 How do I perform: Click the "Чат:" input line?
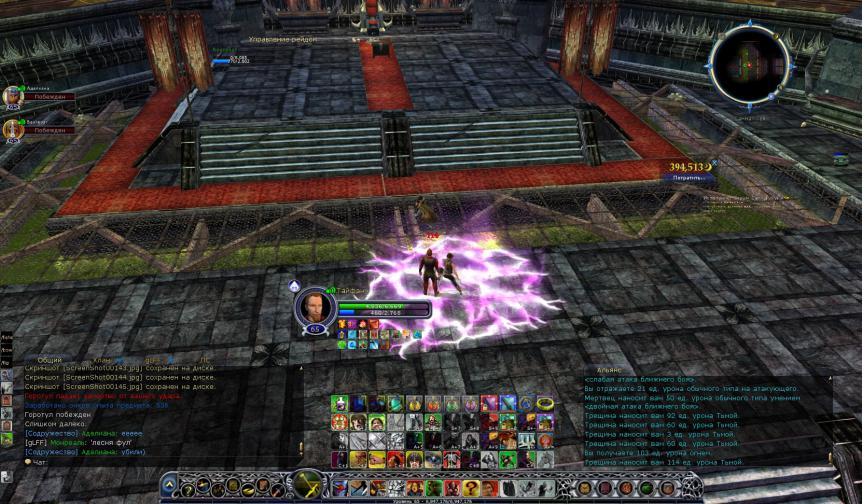120,462
